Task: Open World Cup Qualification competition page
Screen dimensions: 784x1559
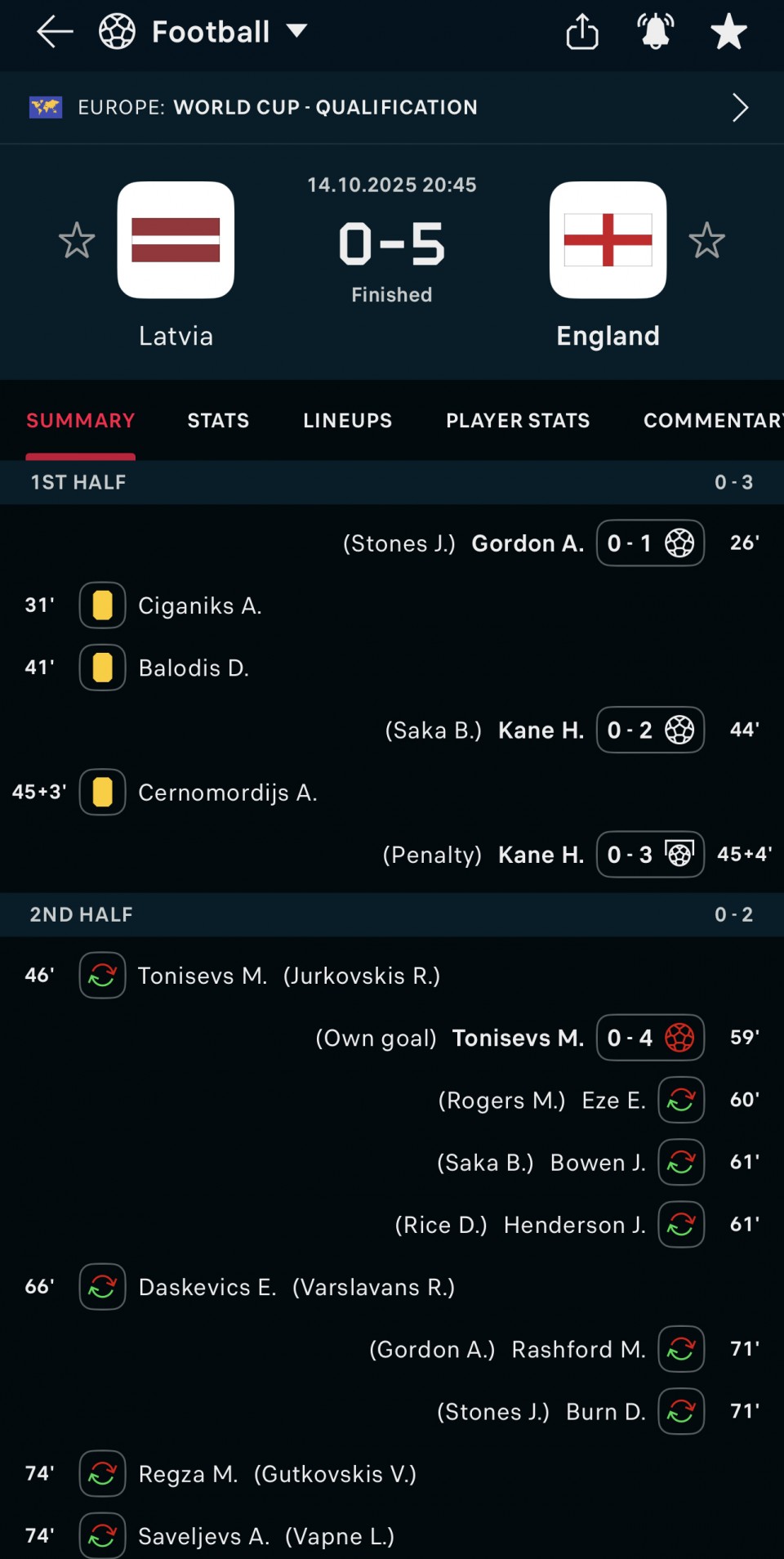Action: click(392, 107)
